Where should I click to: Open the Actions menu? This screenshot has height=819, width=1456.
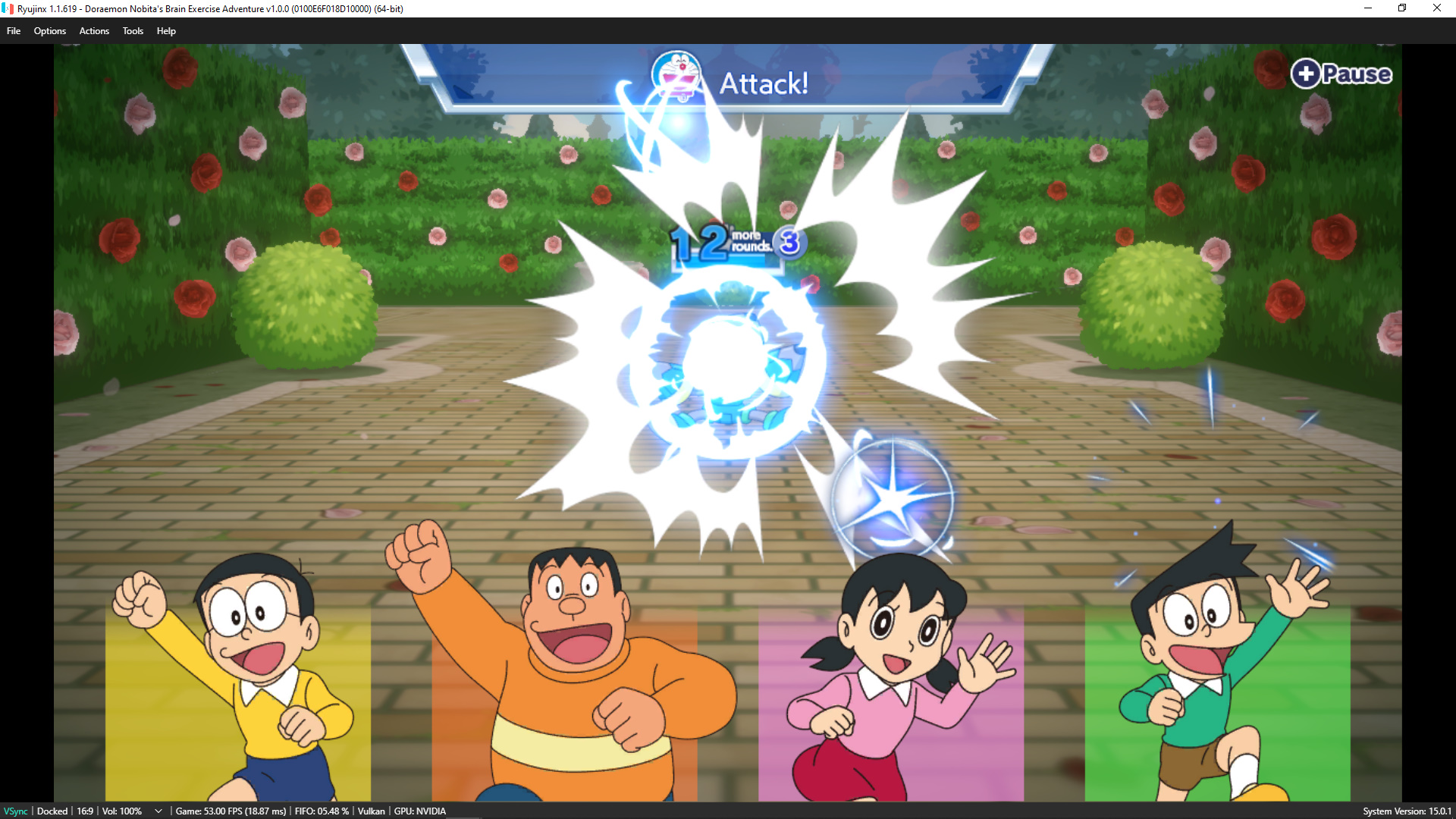(x=94, y=31)
